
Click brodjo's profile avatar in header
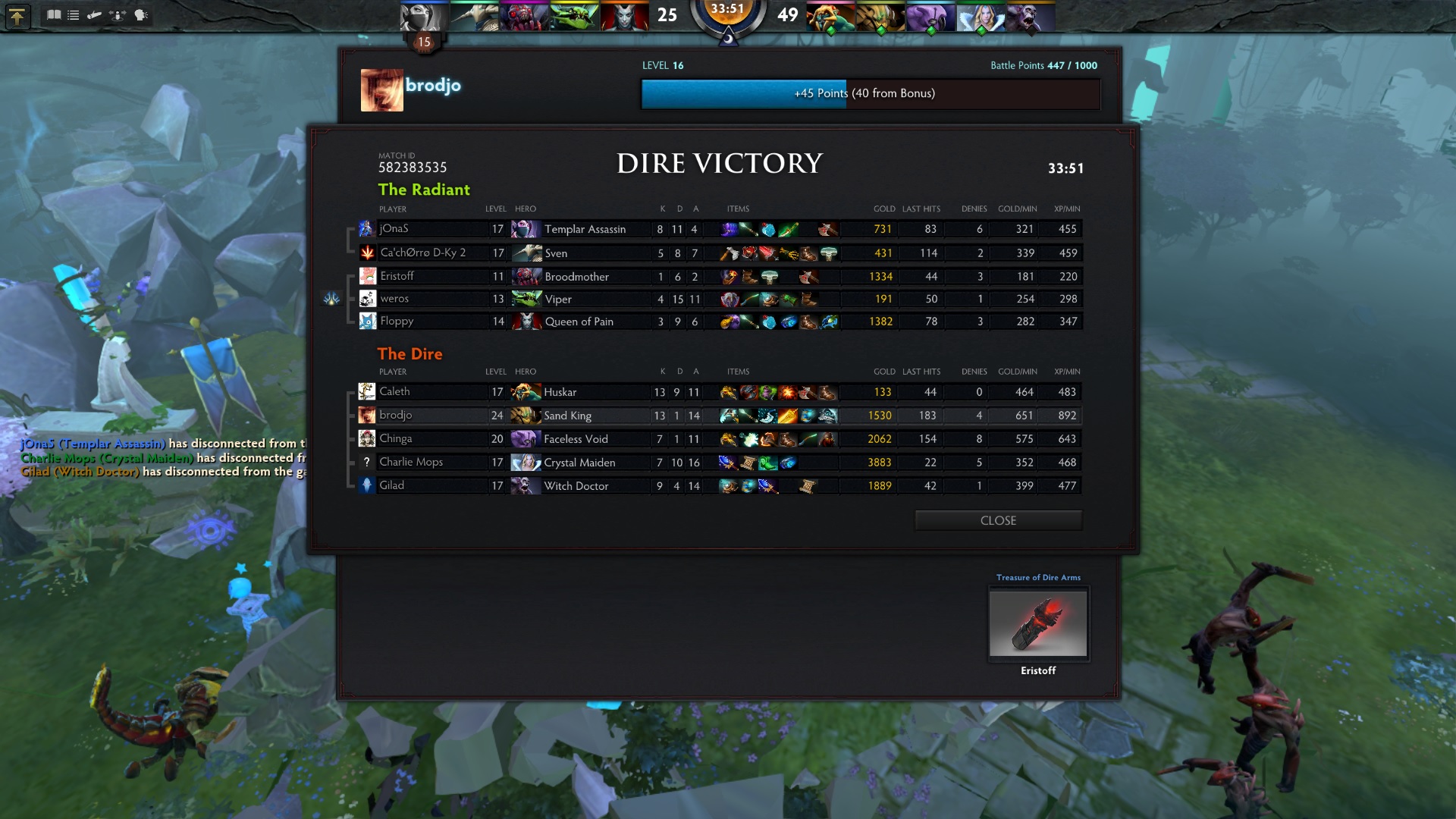(381, 90)
